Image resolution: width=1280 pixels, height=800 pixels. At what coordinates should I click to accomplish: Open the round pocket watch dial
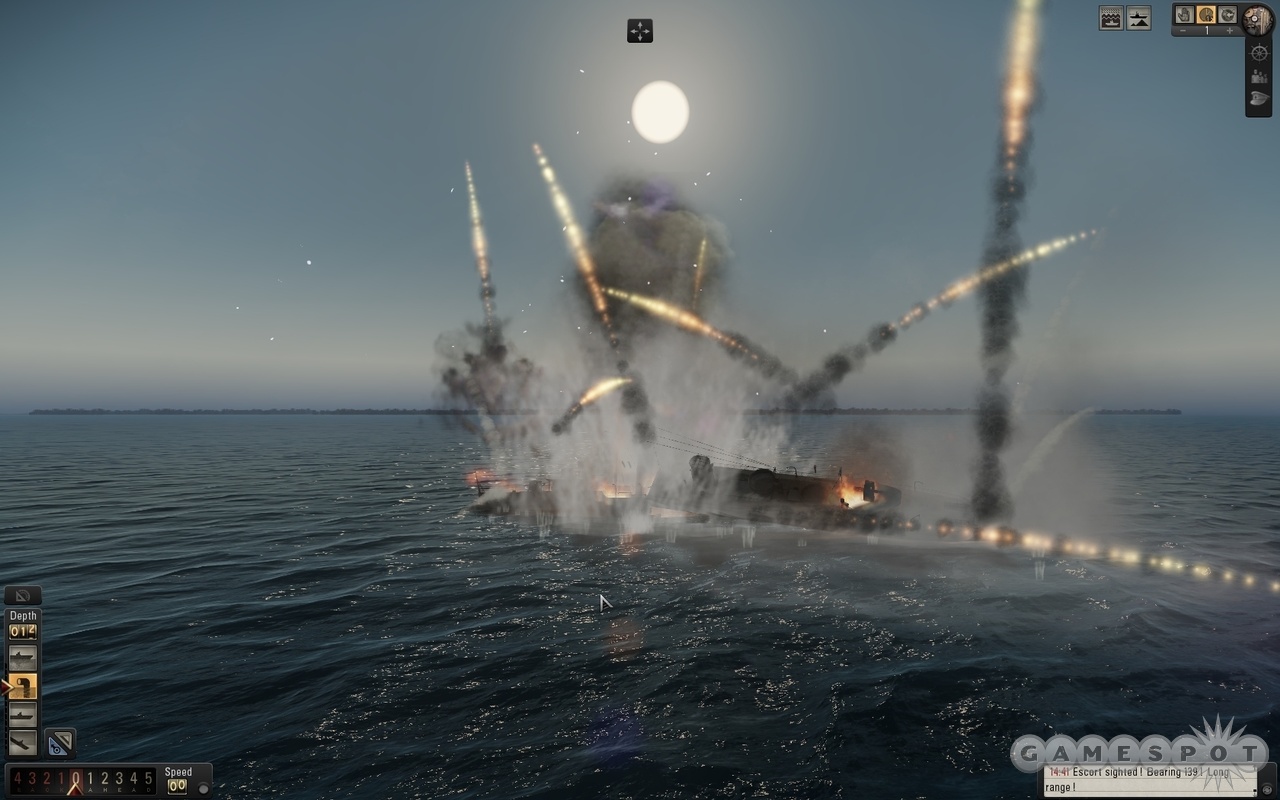[1257, 19]
